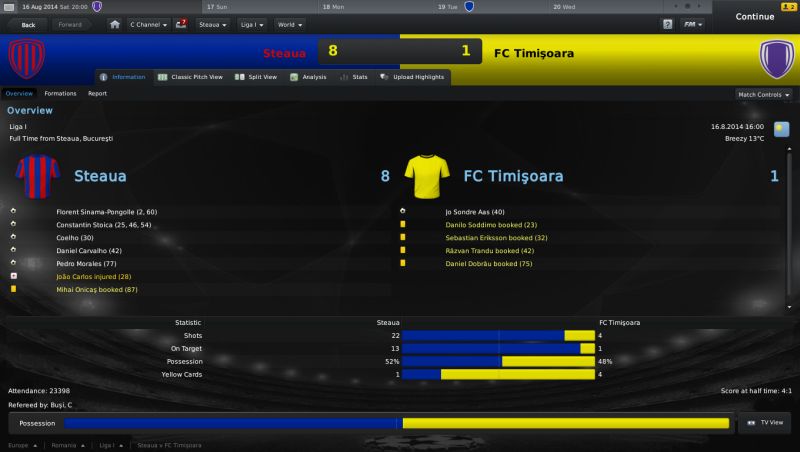Viewport: 800px width, 452px height.
Task: Open the Match Controls dropdown
Action: [764, 94]
